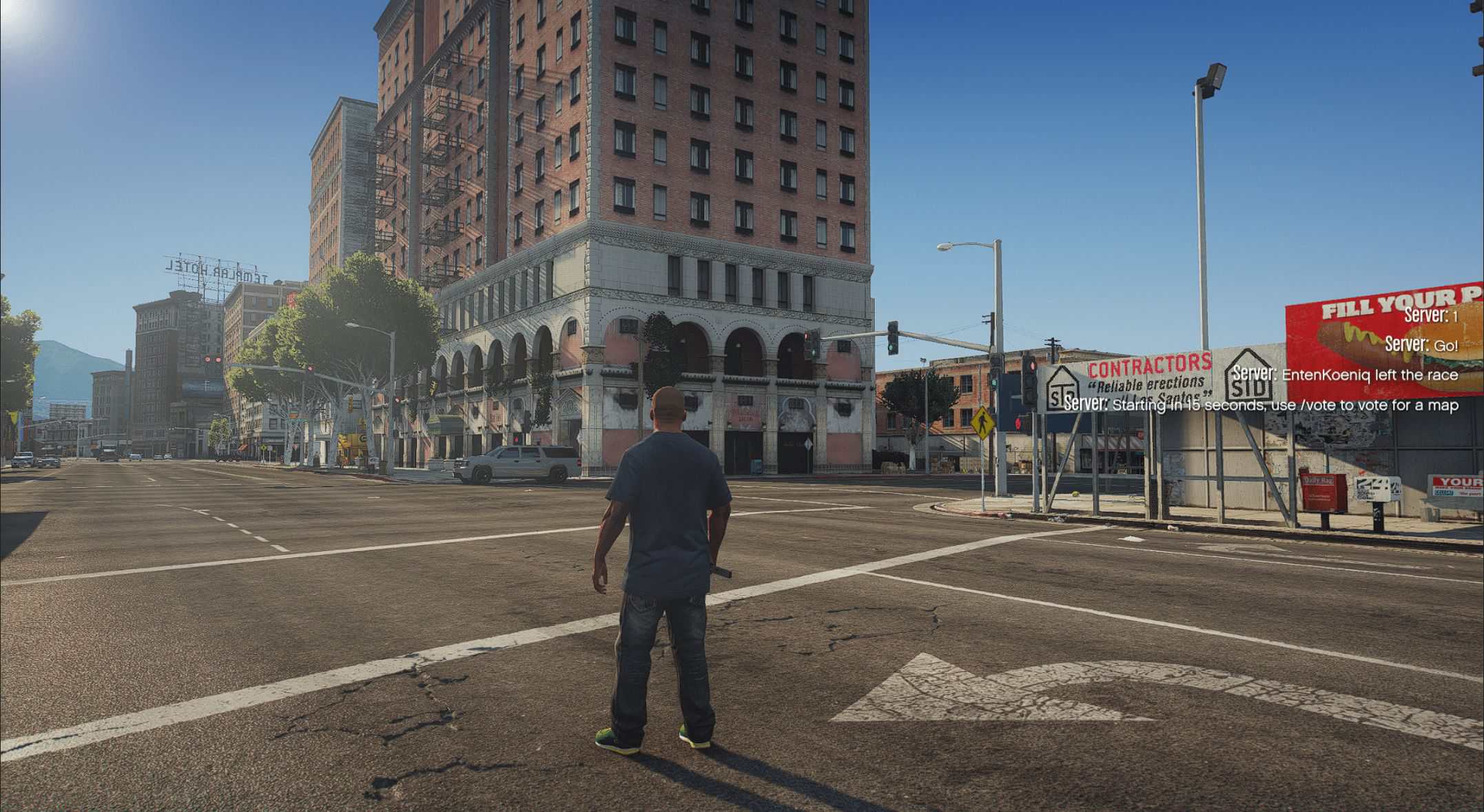The height and width of the screenshot is (812, 1484).
Task: Select the "Server: 1" countdown chat line
Action: [x=1430, y=316]
